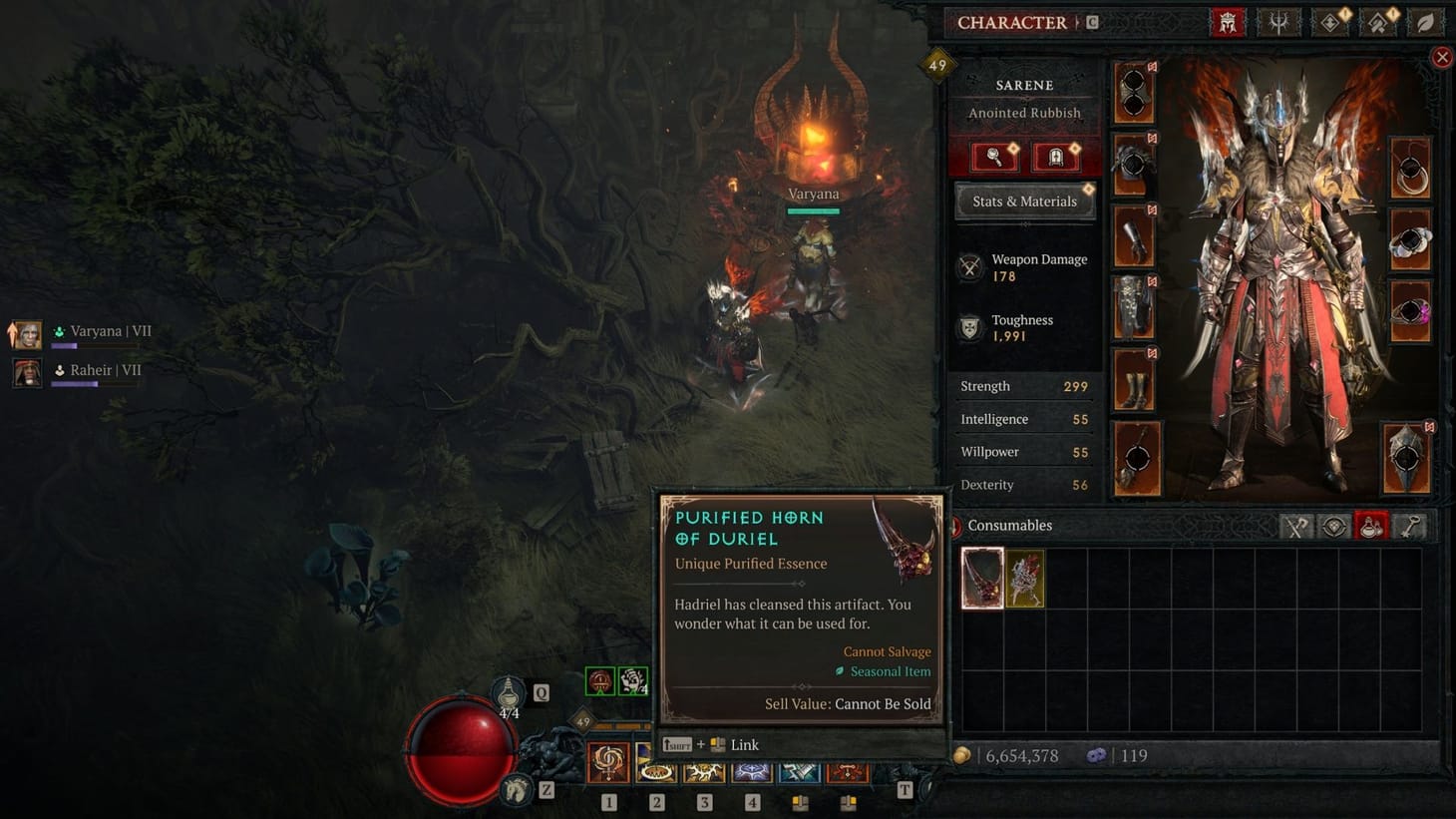1456x819 pixels.
Task: Switch to the Consumables tab
Action: coord(1008,525)
